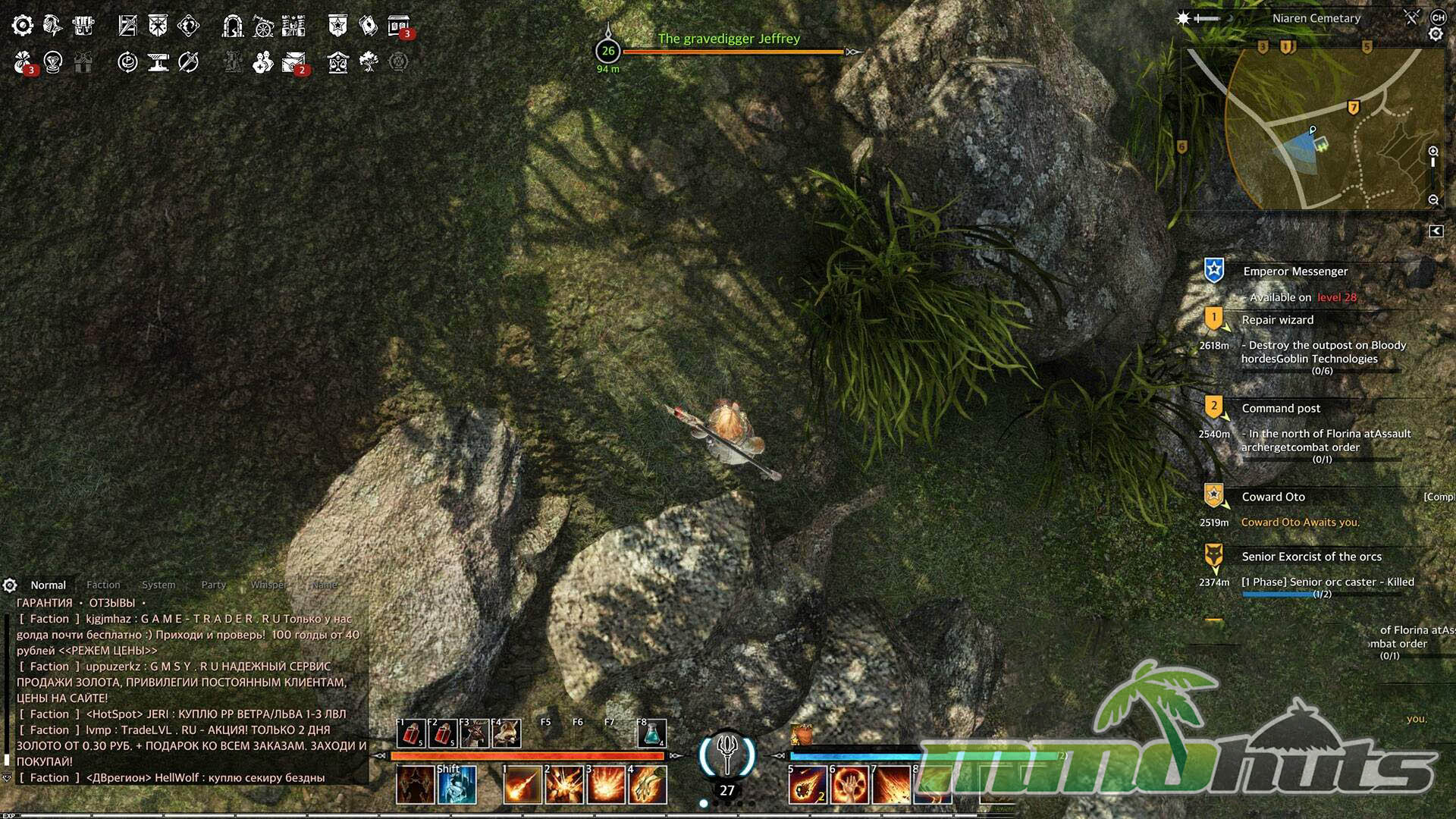Open the backpack inventory icon
This screenshot has width=1456, height=819.
tap(83, 26)
